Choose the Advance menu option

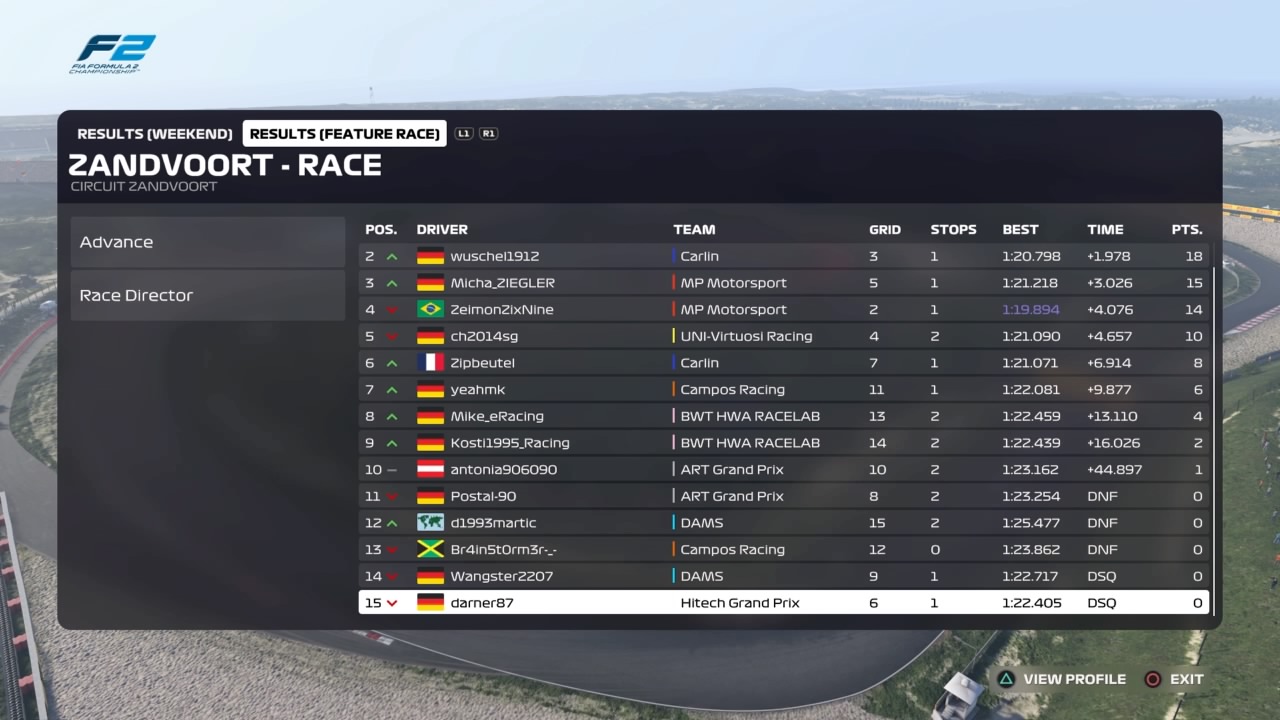click(207, 242)
